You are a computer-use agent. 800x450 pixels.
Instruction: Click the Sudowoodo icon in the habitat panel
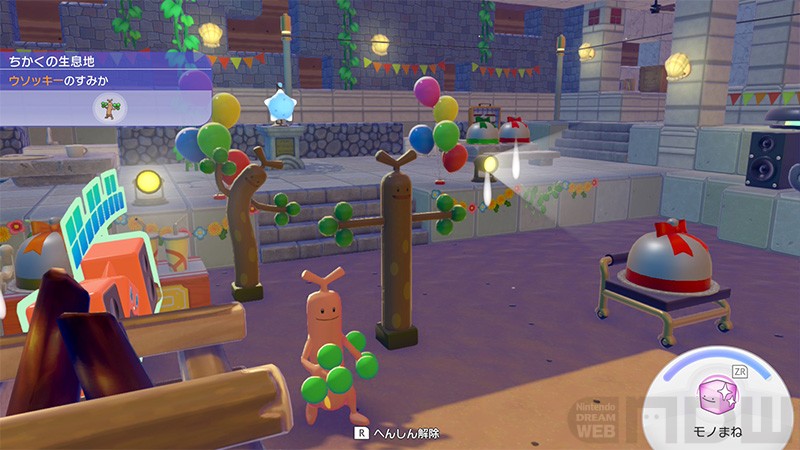point(109,108)
